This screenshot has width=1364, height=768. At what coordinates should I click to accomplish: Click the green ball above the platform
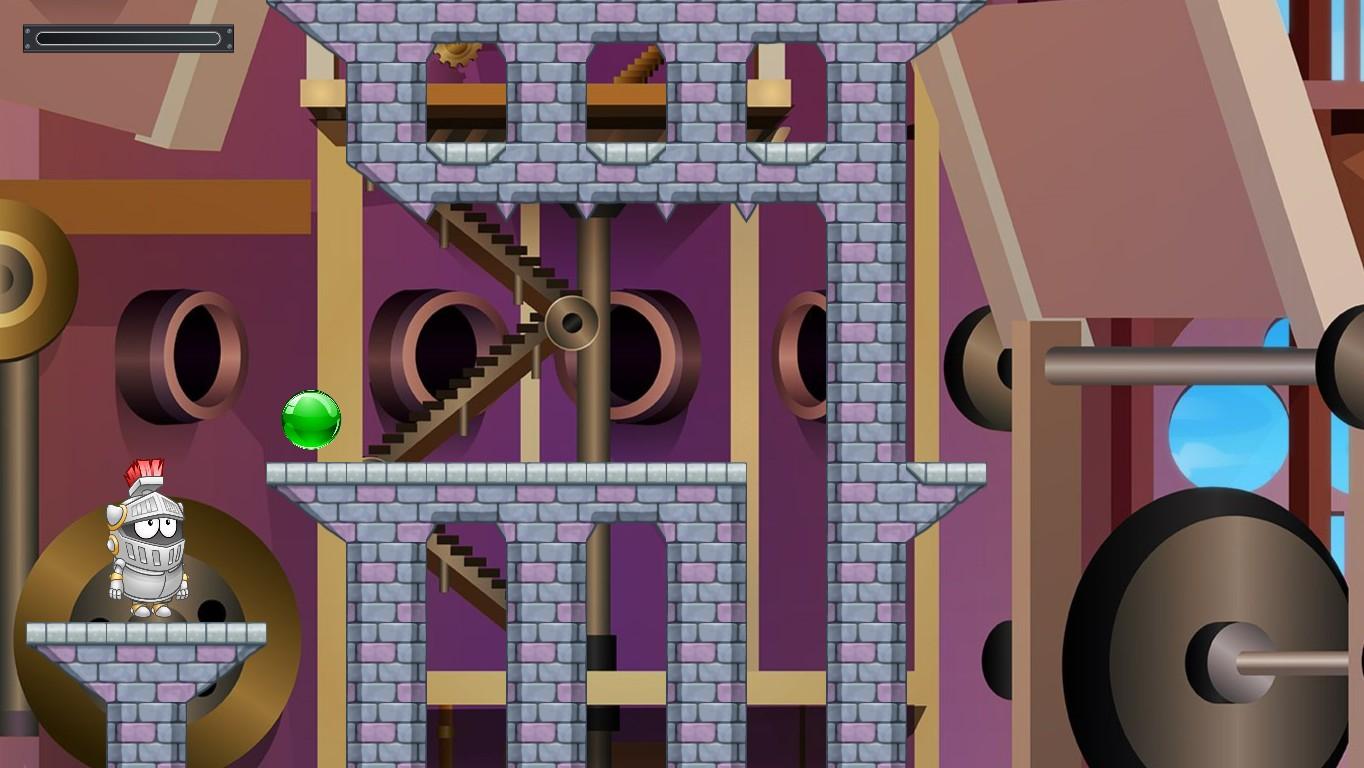point(310,421)
